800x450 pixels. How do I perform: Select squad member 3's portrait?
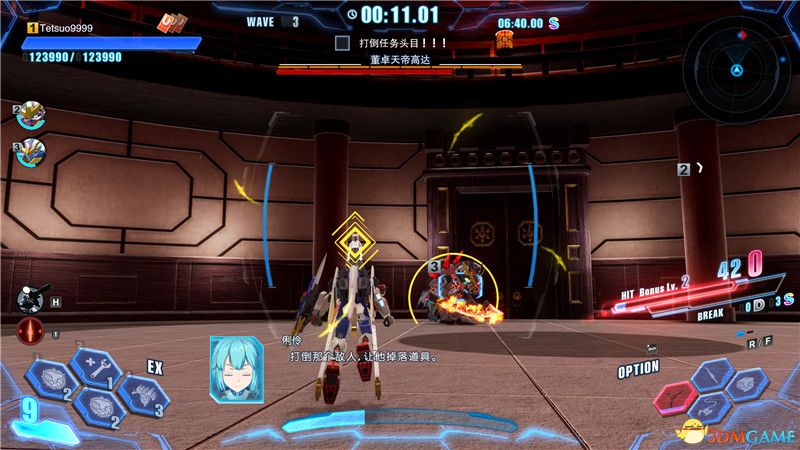point(31,152)
